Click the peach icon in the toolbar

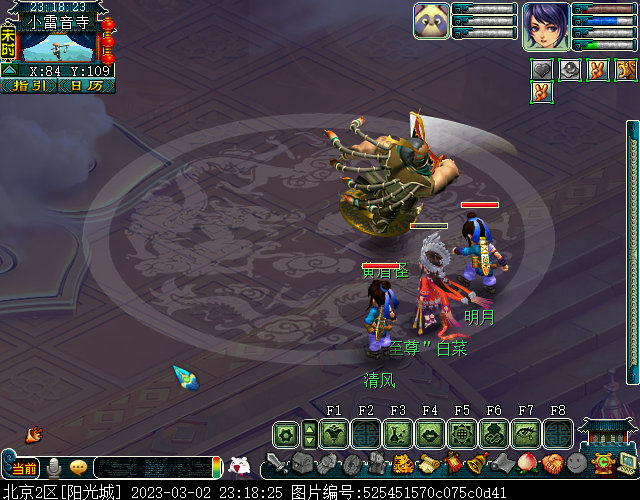coord(526,464)
